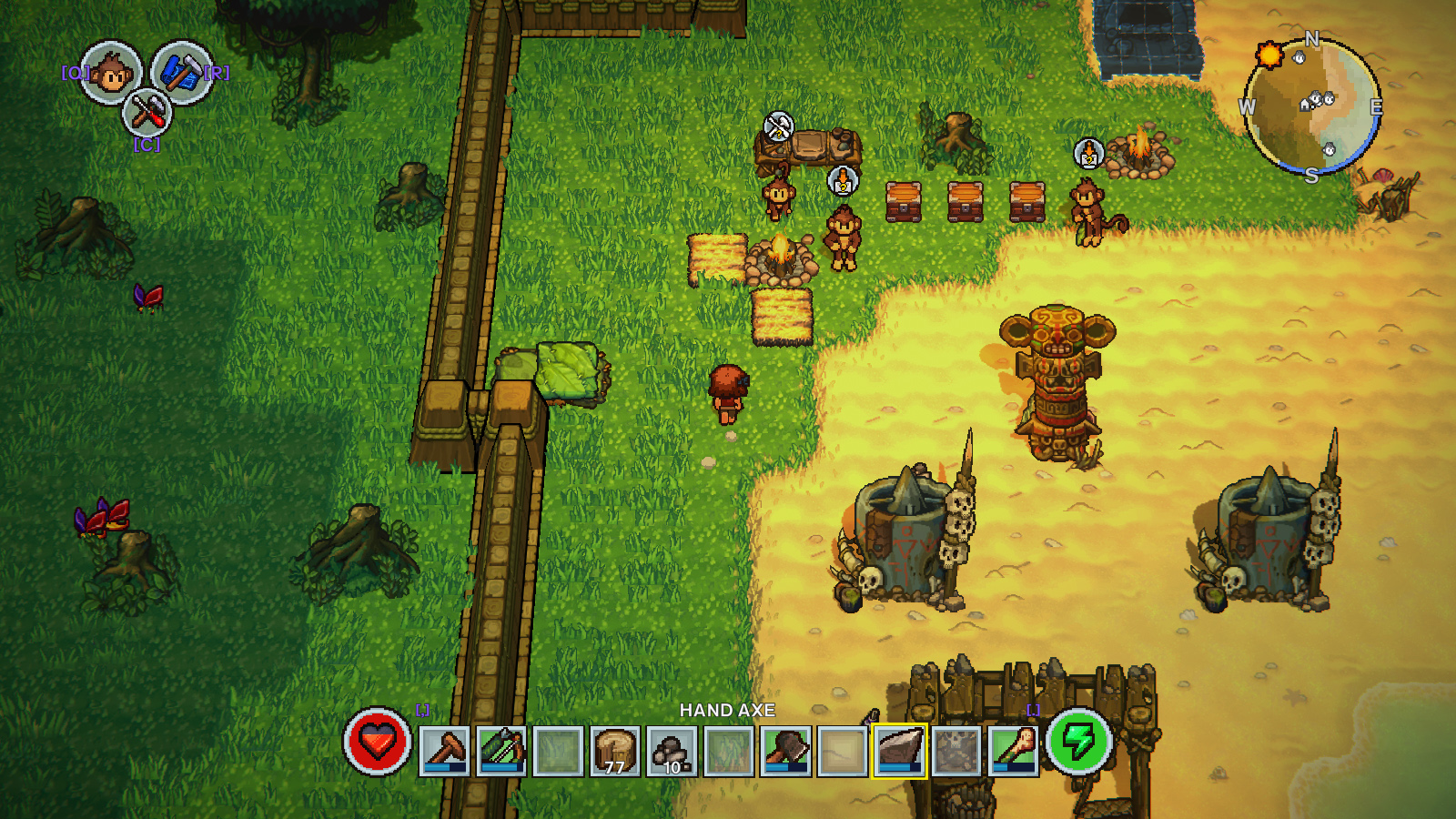Choose the stone pile slot with 10
Viewport: 1456px width, 819px height.
(672, 751)
